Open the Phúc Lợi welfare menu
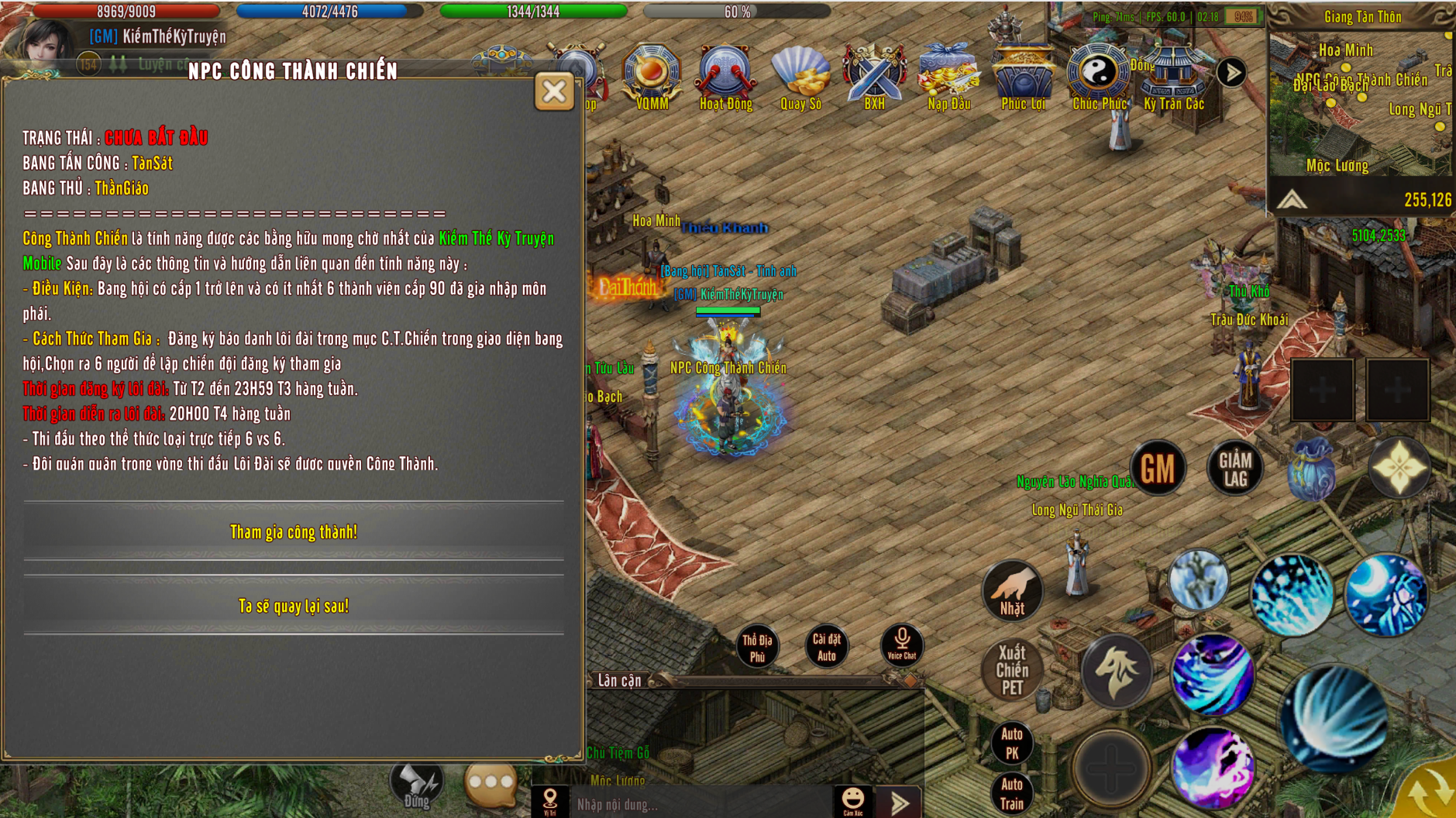The image size is (1456, 818). tap(1023, 76)
